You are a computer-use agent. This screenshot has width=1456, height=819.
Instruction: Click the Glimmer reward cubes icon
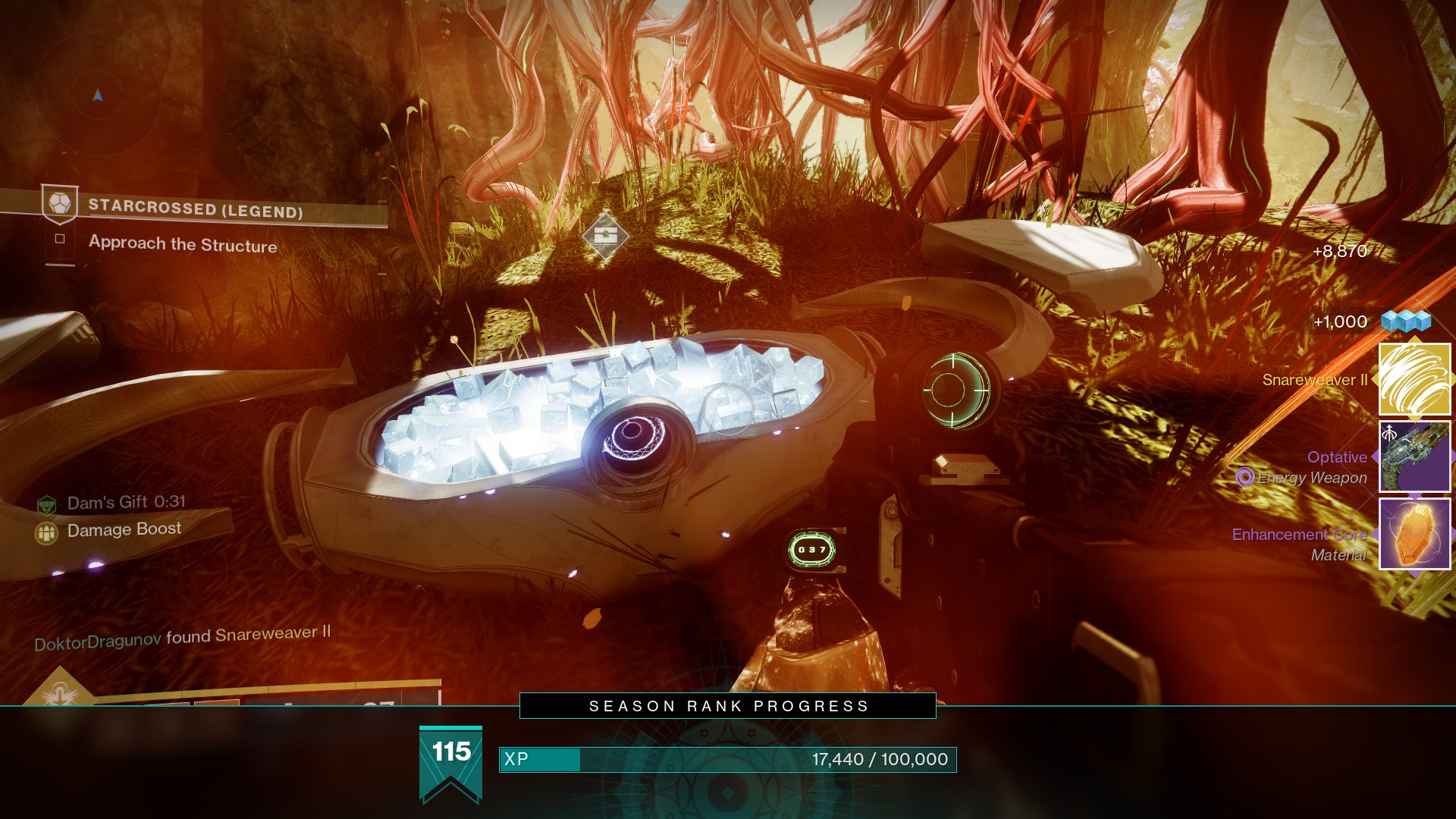coord(1405,322)
